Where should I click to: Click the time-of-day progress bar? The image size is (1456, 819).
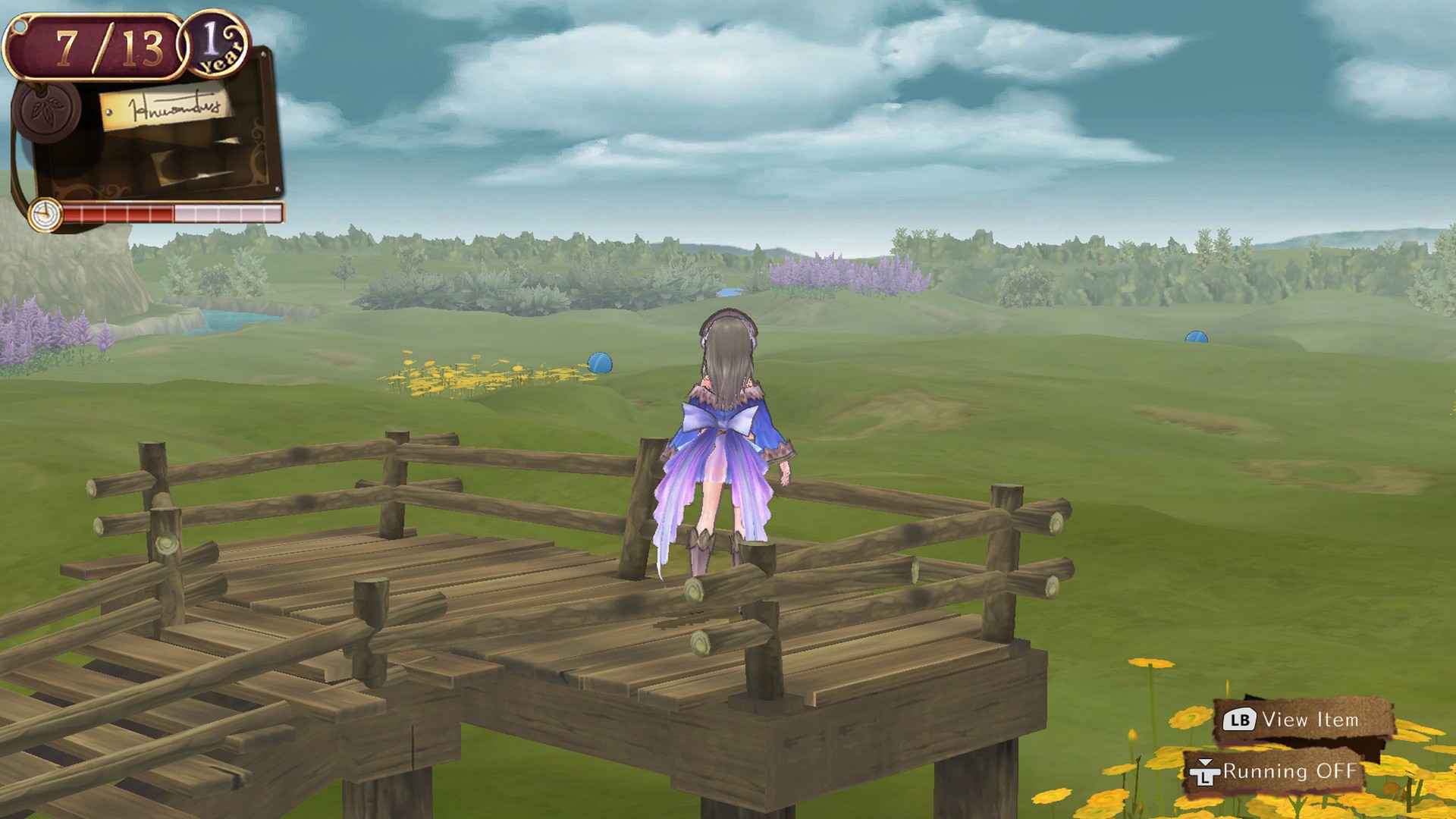(x=174, y=215)
